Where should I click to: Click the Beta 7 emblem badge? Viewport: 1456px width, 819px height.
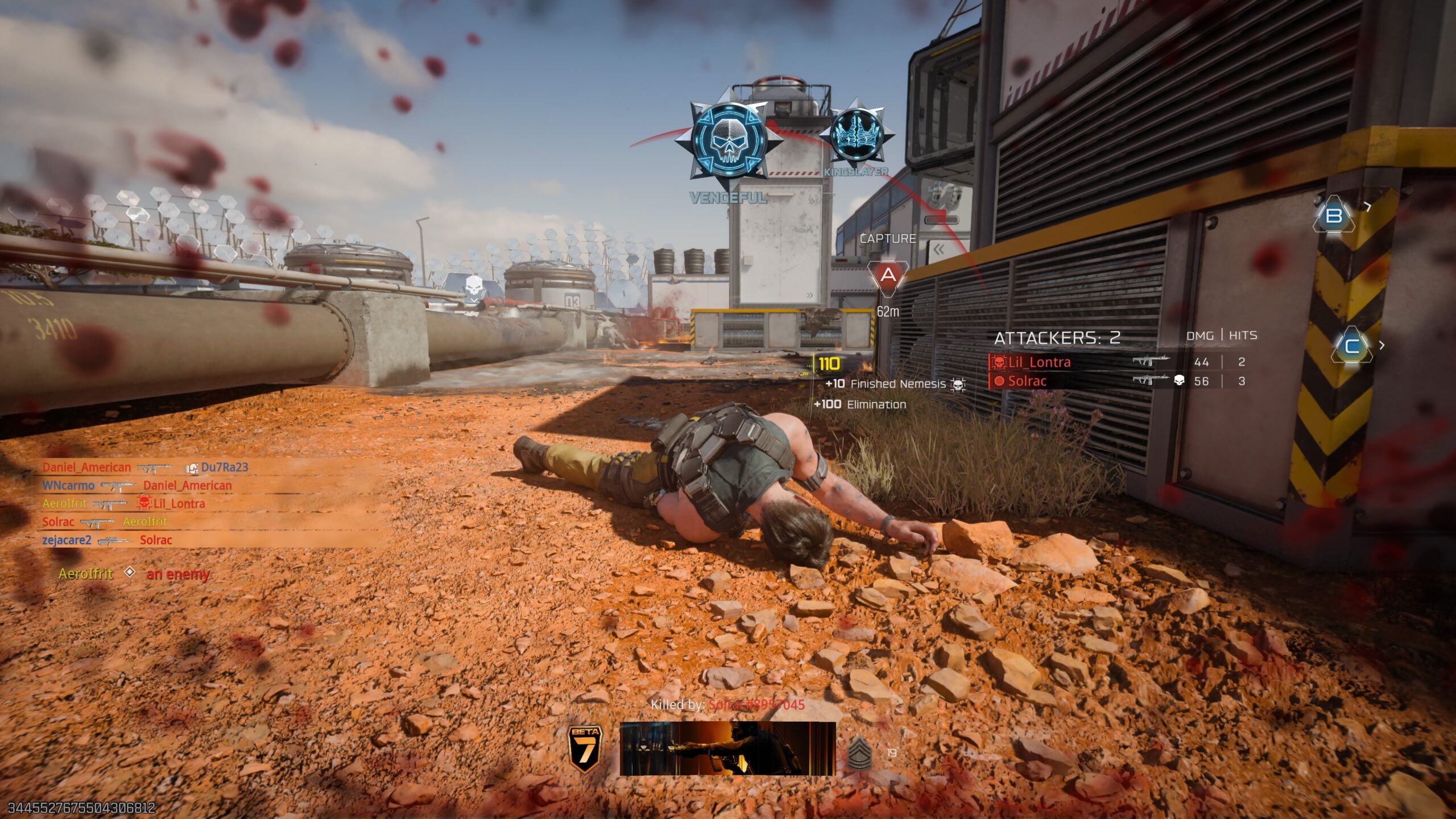(x=585, y=750)
